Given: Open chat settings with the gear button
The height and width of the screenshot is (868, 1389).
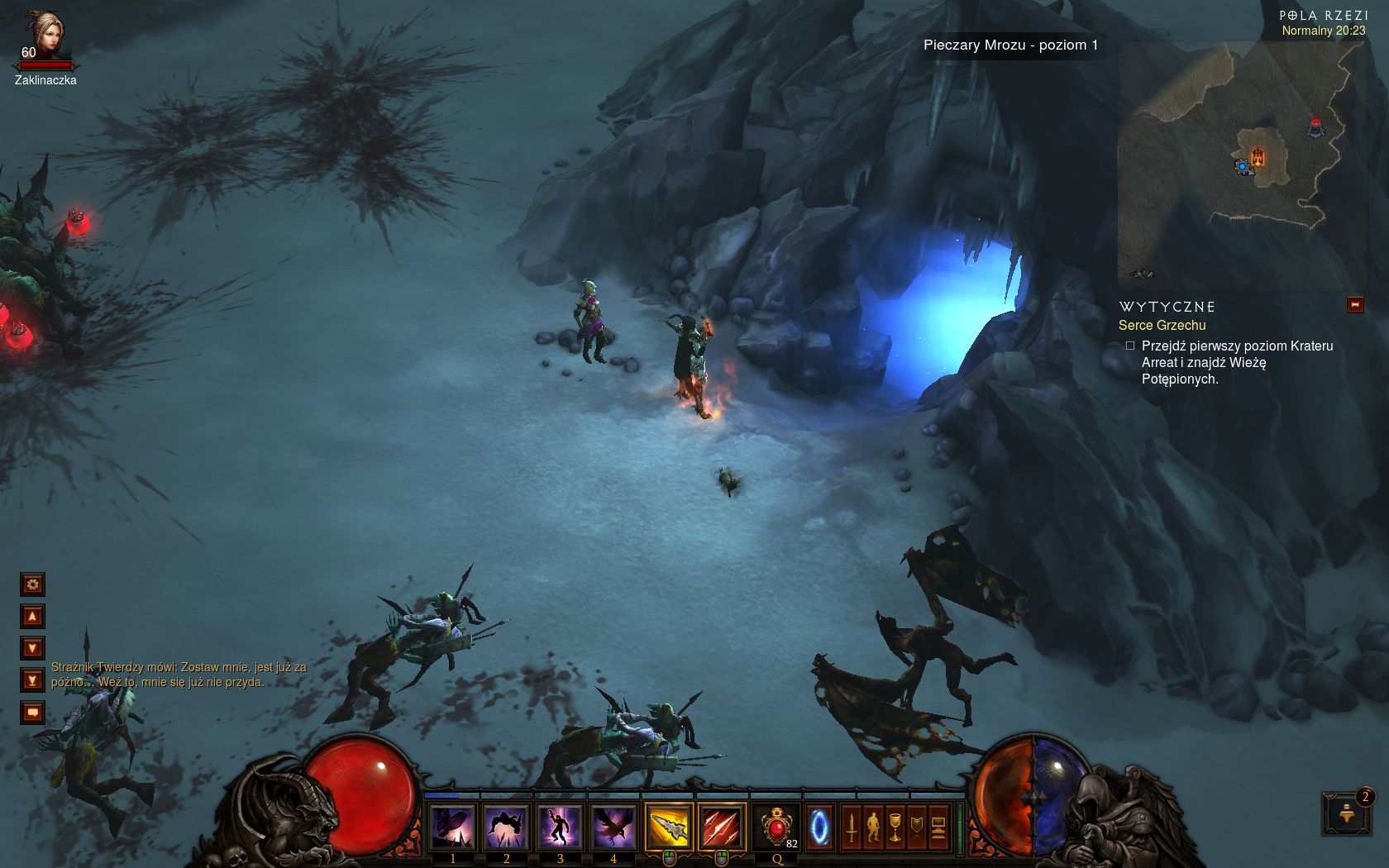Looking at the screenshot, I should point(32,584).
